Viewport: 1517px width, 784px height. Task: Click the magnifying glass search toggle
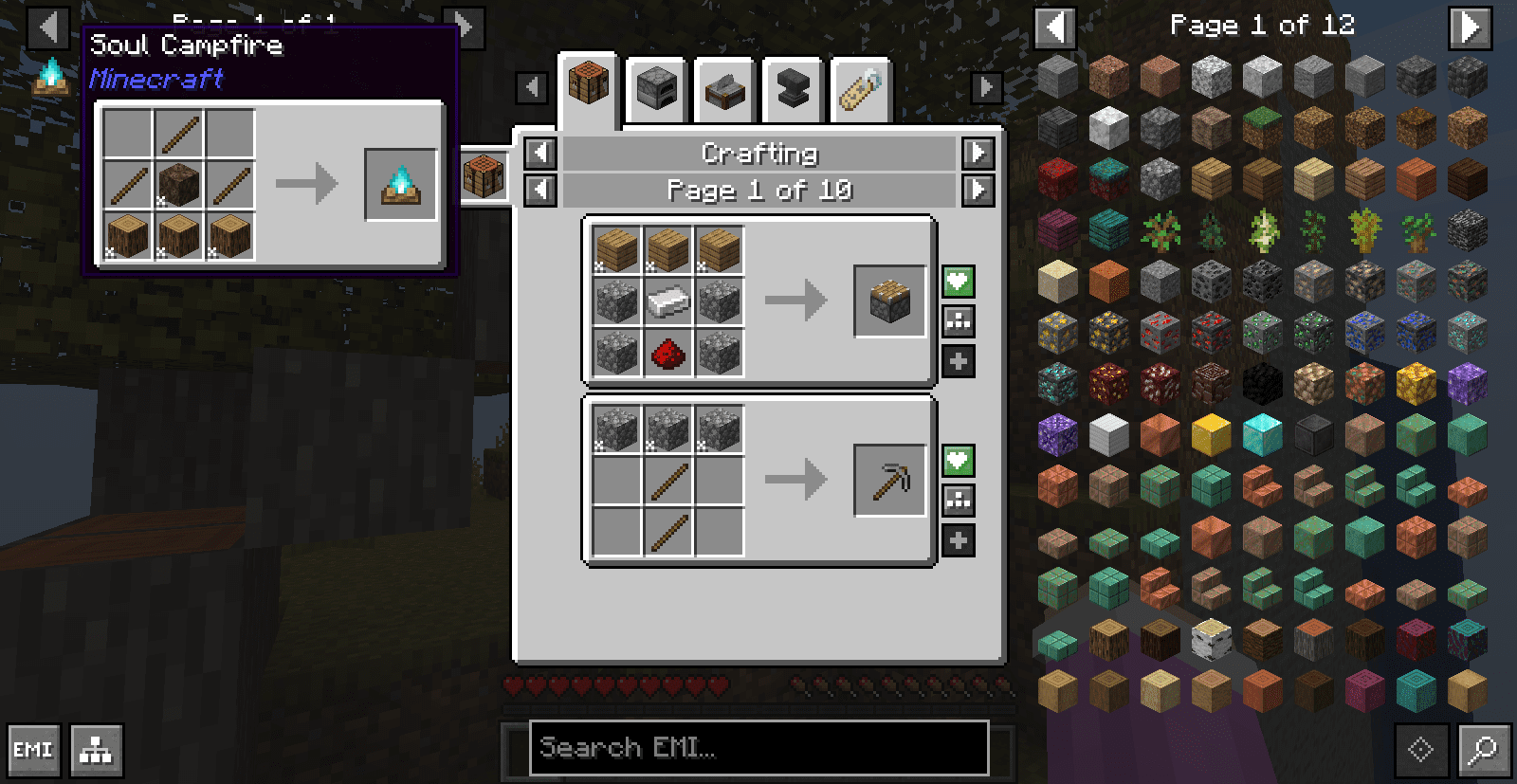click(1483, 751)
